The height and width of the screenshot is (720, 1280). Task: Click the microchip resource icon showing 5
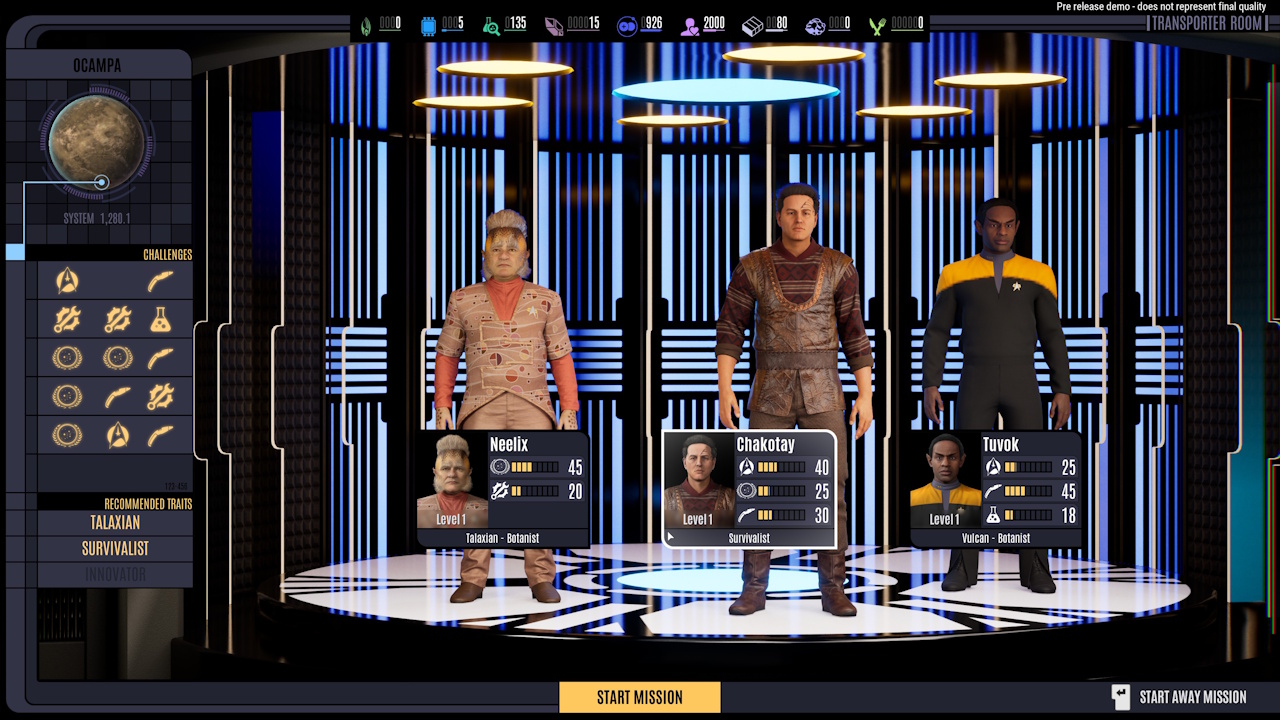point(430,23)
